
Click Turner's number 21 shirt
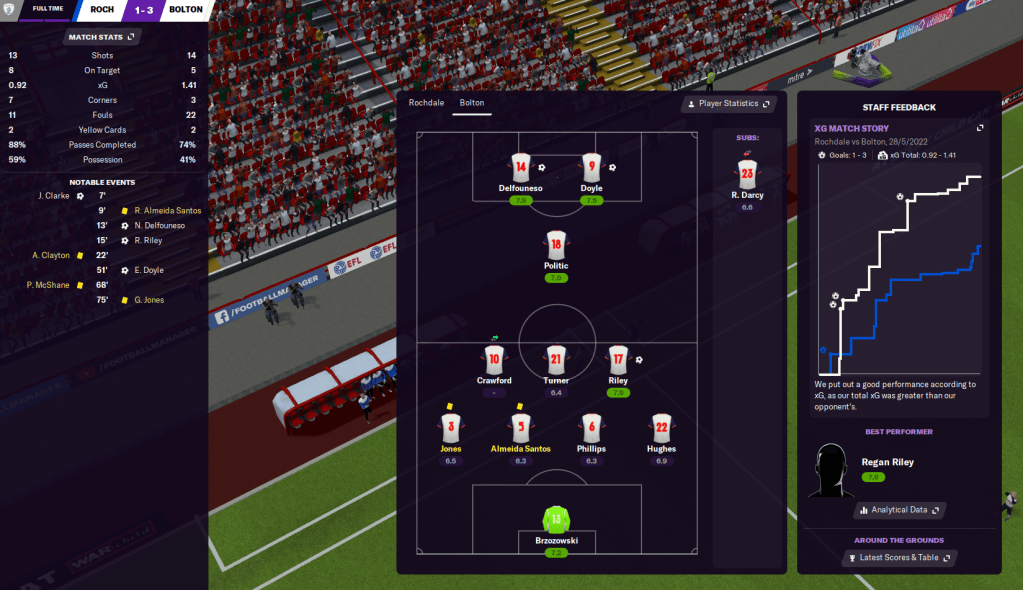tap(556, 360)
